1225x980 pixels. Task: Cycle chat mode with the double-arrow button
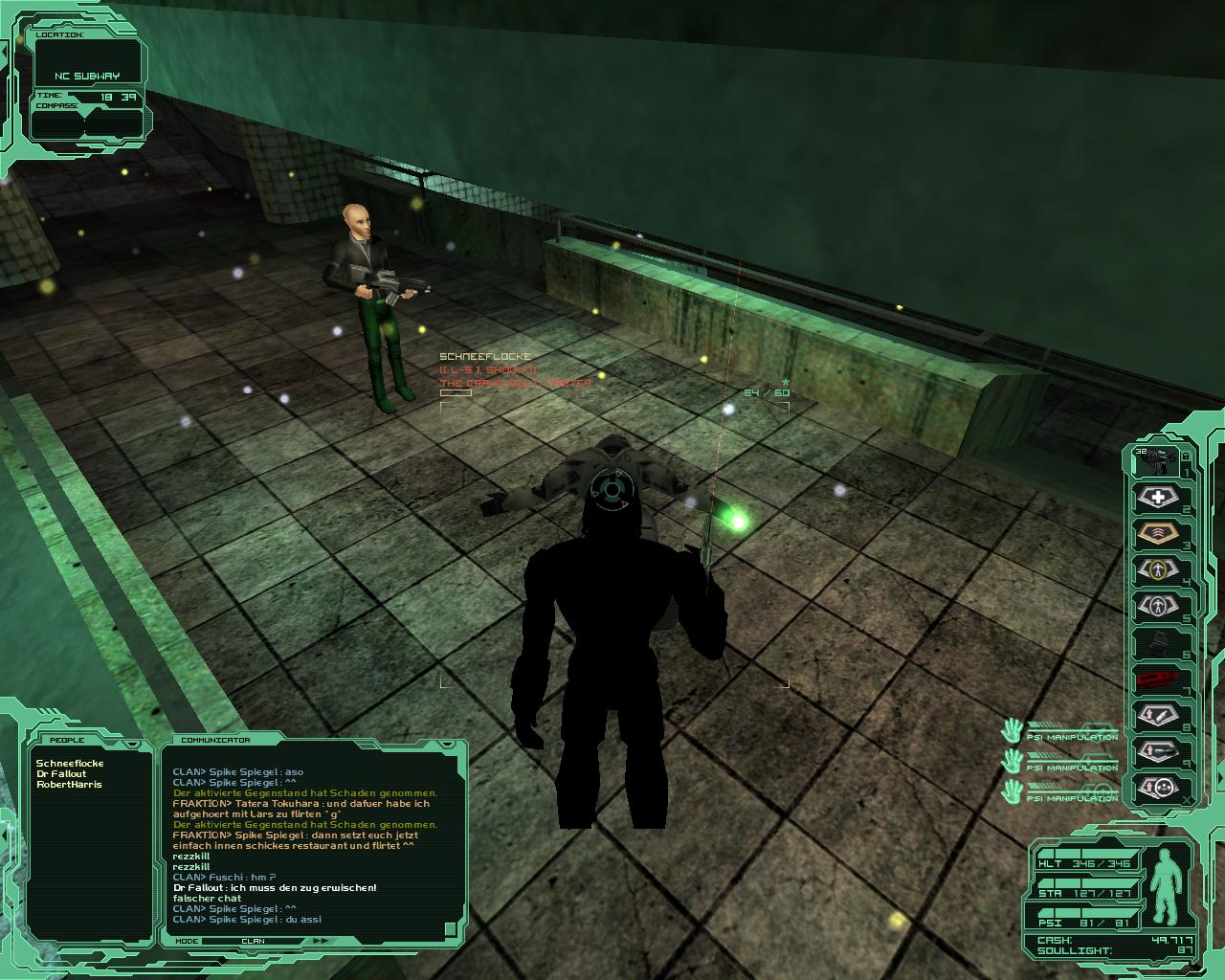[322, 941]
